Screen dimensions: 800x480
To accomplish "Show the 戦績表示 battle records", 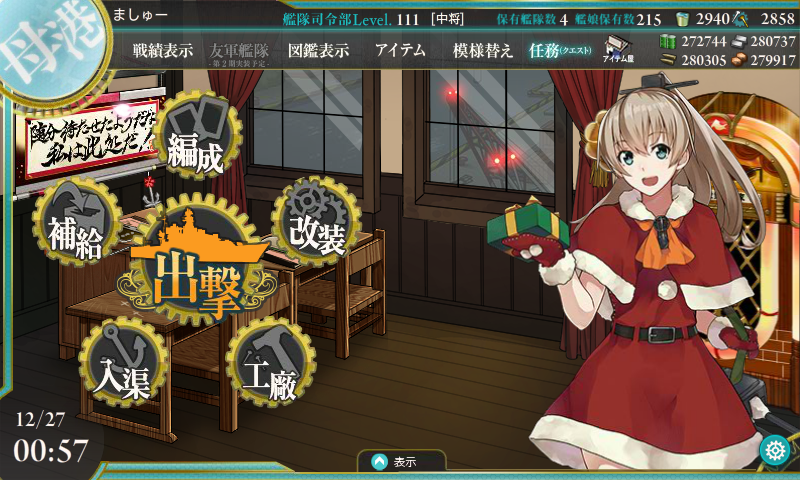I will [163, 51].
